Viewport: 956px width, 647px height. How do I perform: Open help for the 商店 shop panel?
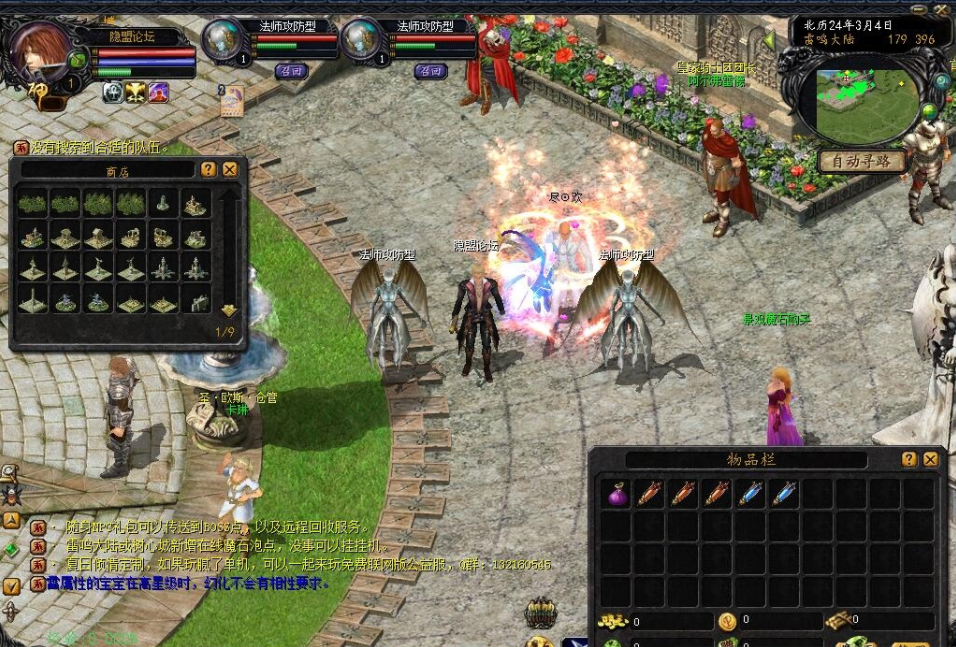(x=208, y=170)
